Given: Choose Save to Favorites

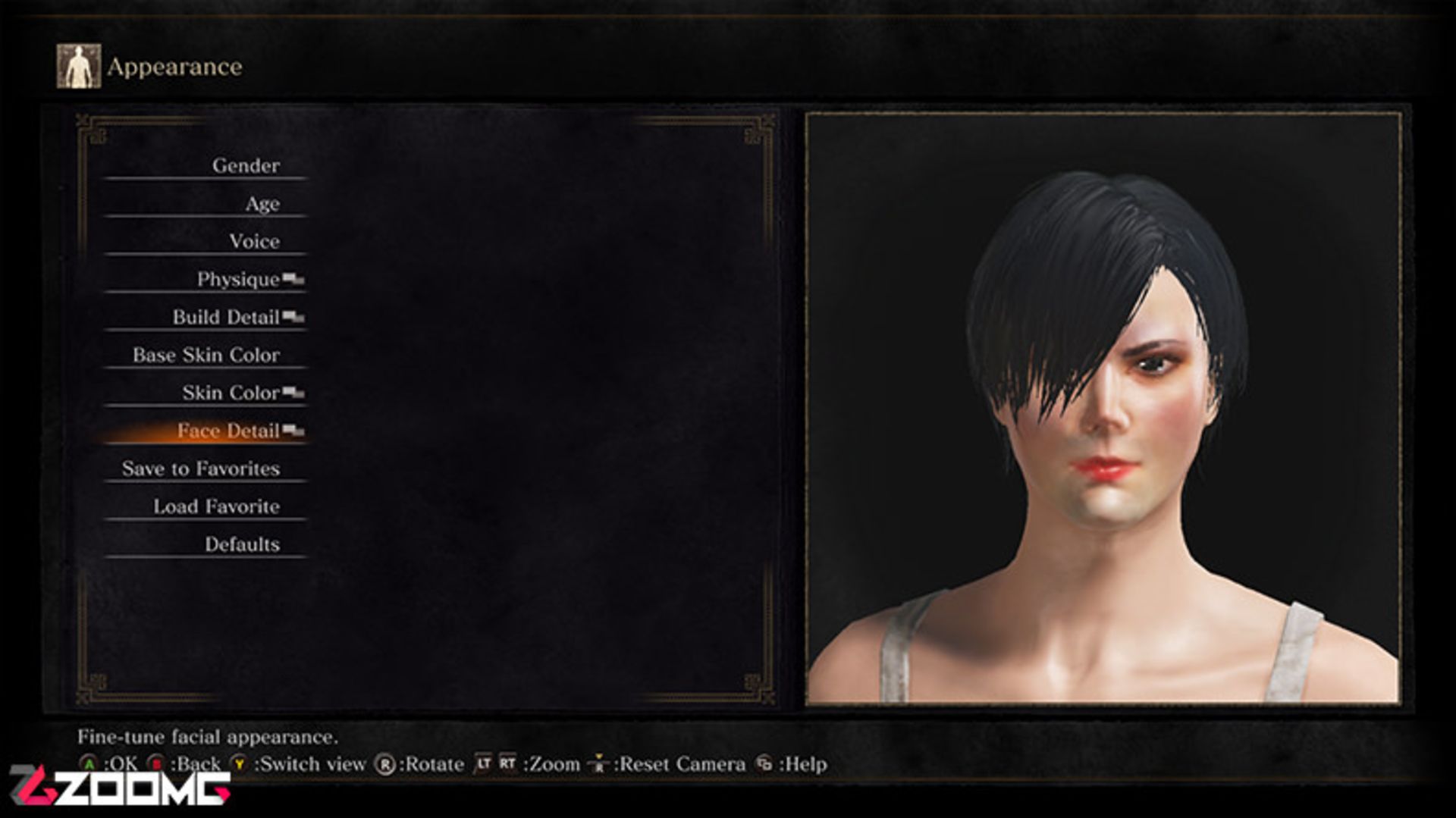Looking at the screenshot, I should pyautogui.click(x=201, y=469).
